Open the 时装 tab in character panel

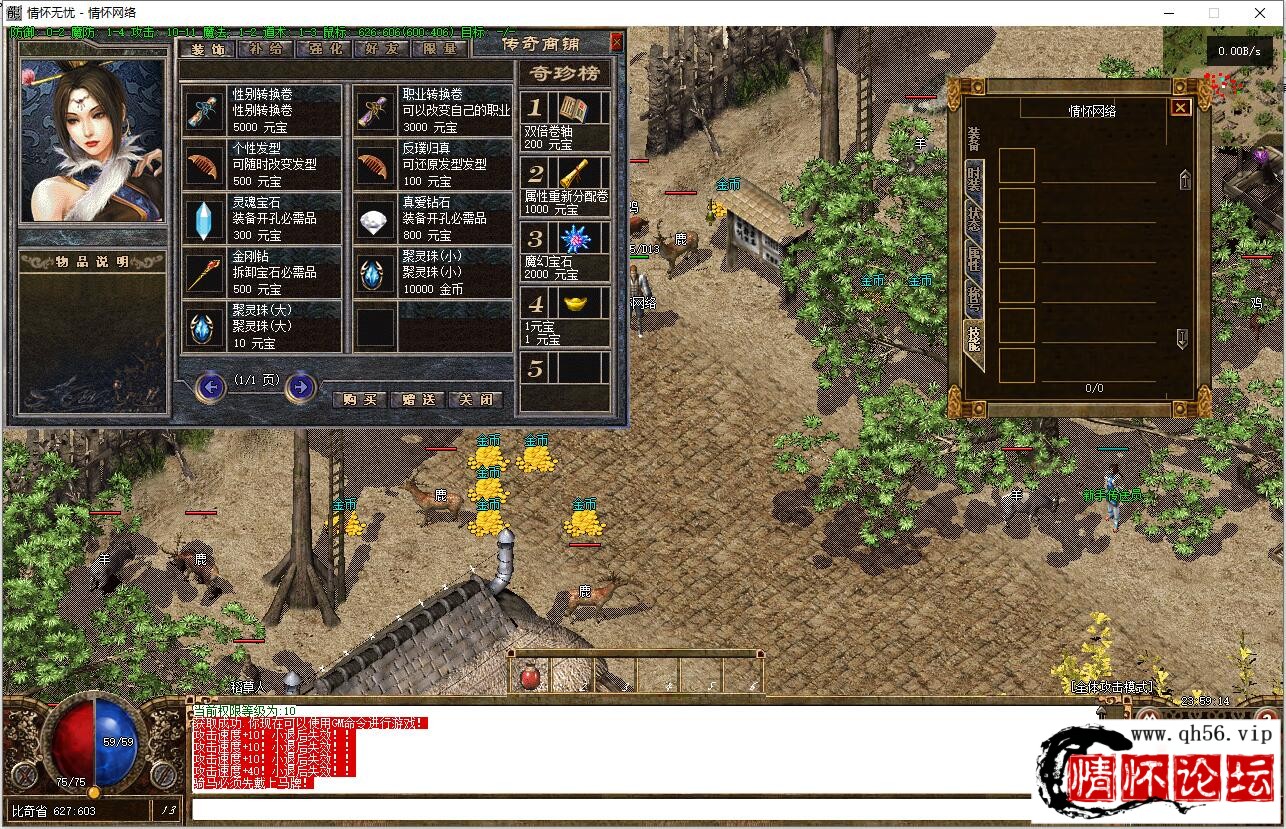coord(974,180)
